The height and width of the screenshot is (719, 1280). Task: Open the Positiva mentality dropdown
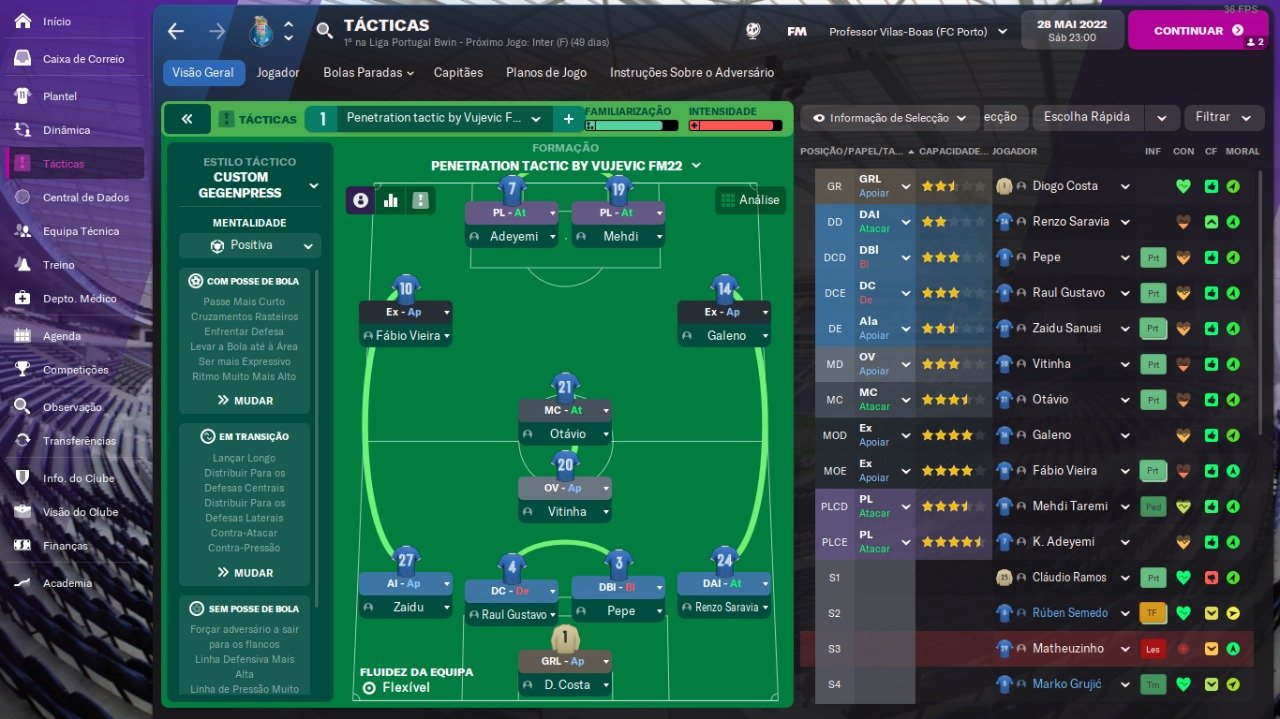click(250, 245)
